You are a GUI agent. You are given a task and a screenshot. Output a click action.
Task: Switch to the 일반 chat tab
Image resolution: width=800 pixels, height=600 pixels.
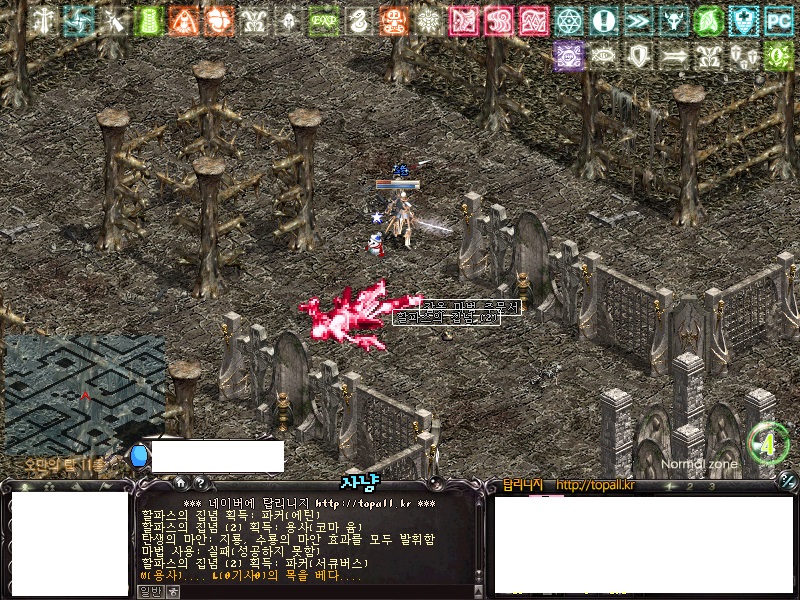click(x=149, y=592)
